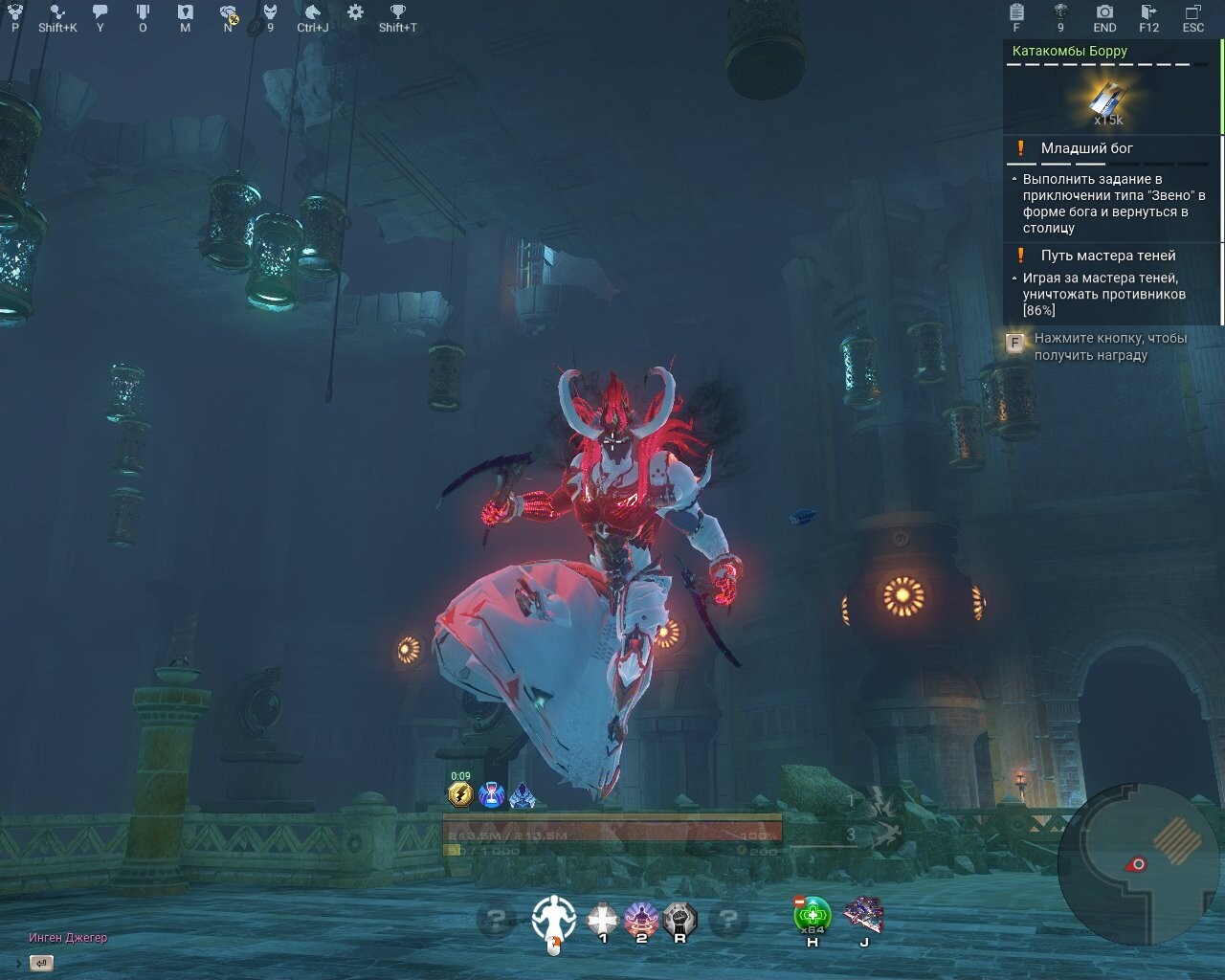Open the achievements trophy icon (Shift+T)
Image resolution: width=1225 pixels, height=980 pixels.
396,13
